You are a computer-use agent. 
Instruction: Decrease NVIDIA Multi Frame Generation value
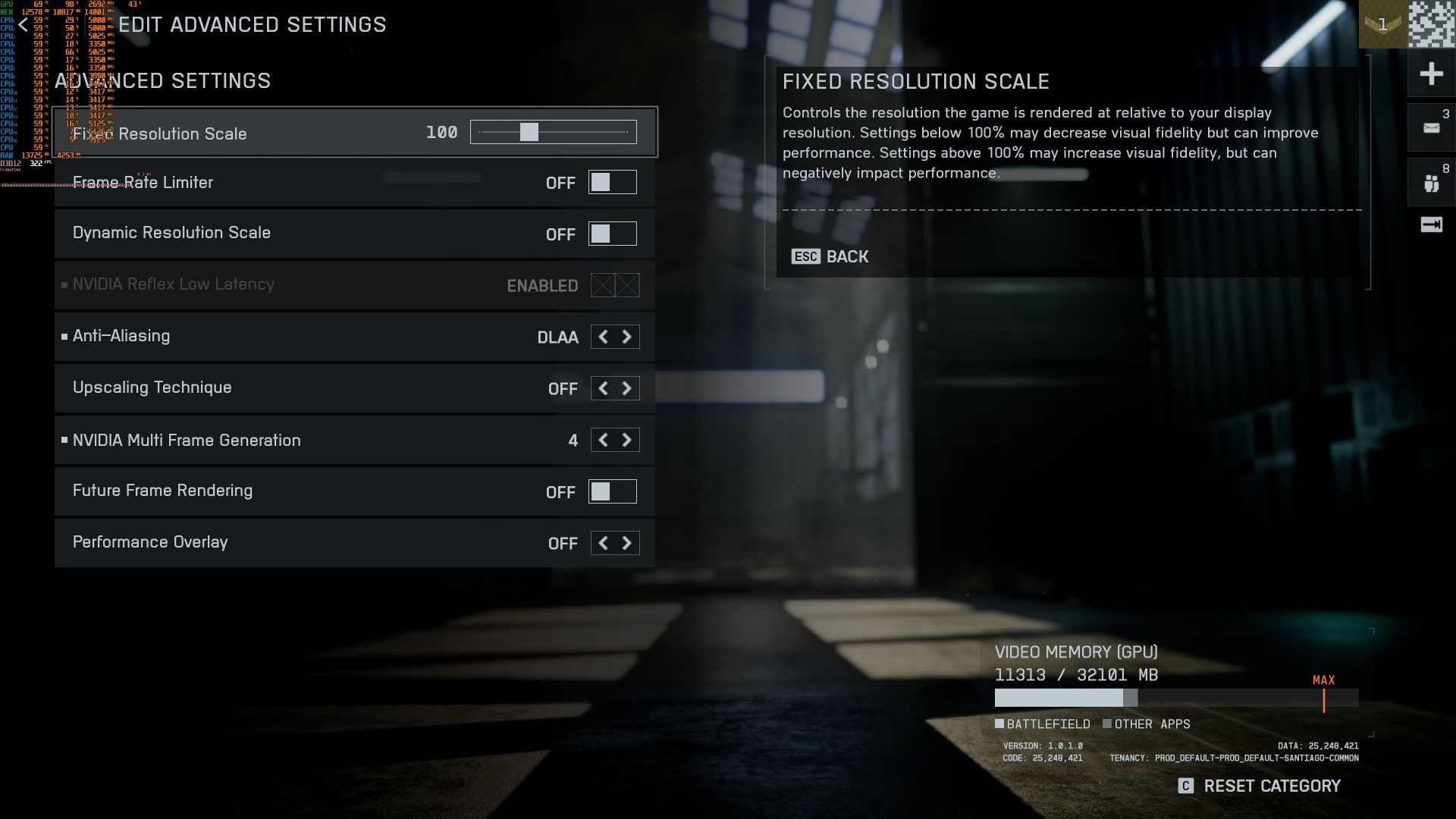point(603,440)
